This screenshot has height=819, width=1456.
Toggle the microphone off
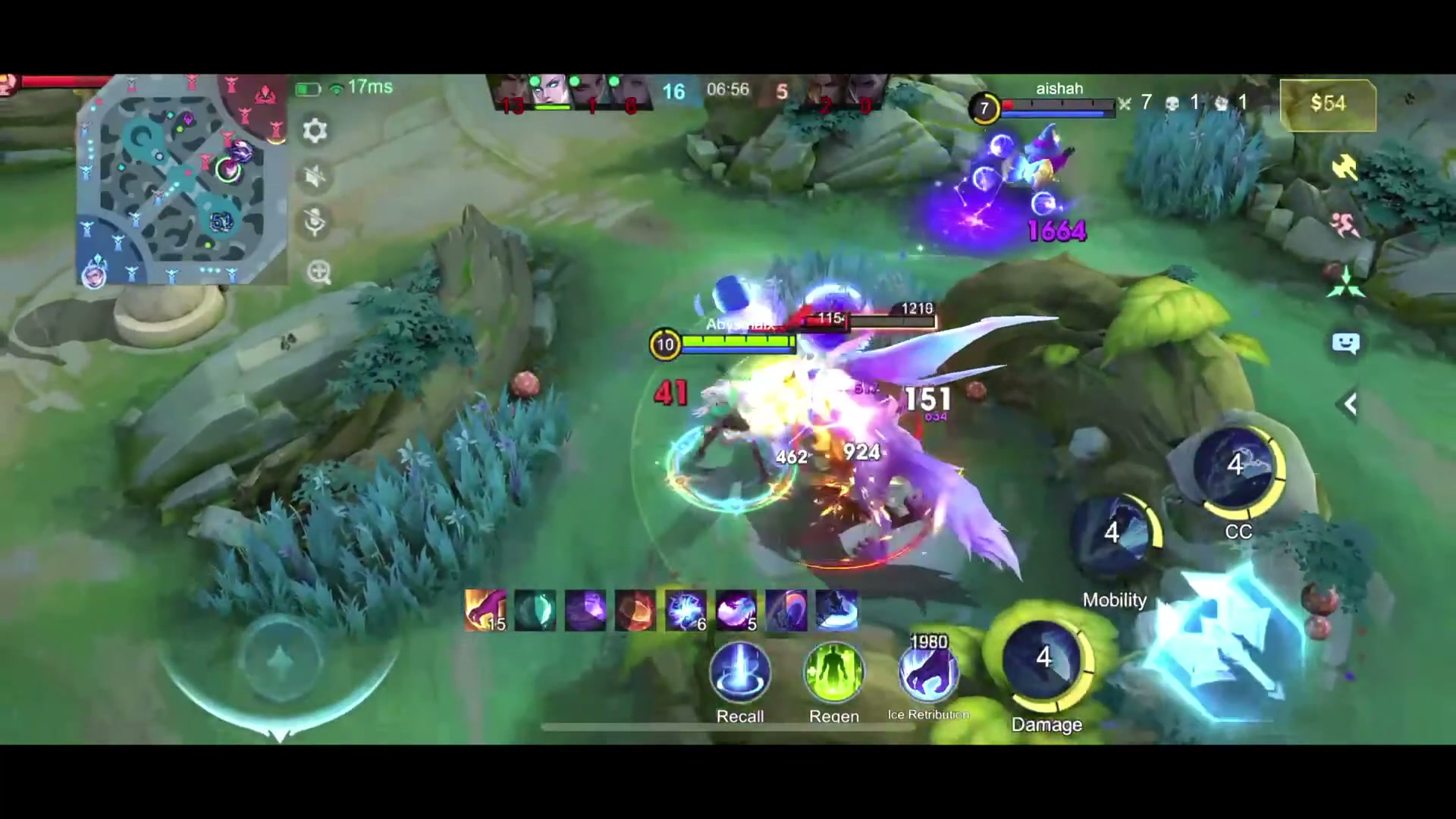click(313, 222)
